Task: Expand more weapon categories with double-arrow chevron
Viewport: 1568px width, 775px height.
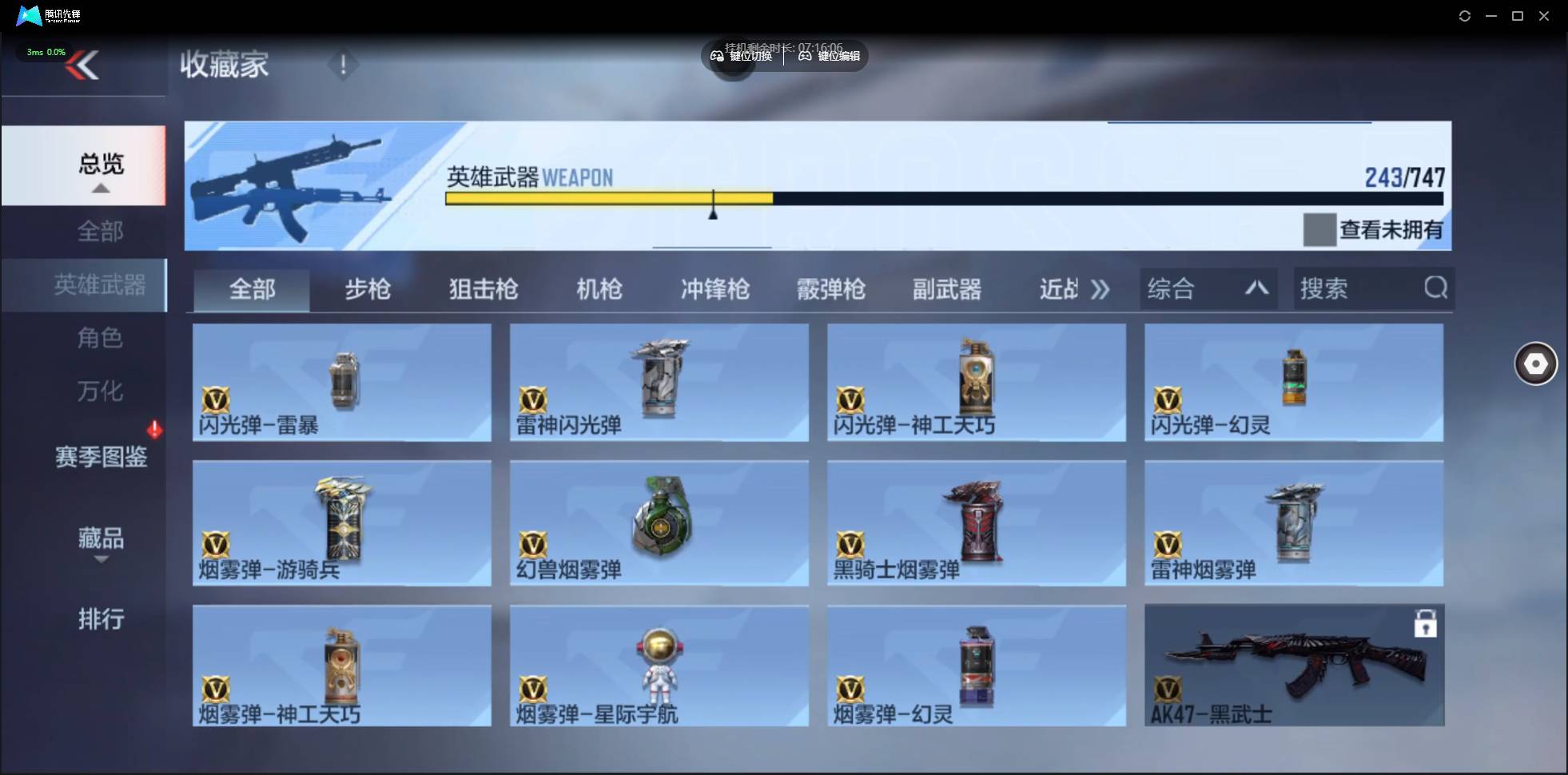Action: click(x=1100, y=288)
